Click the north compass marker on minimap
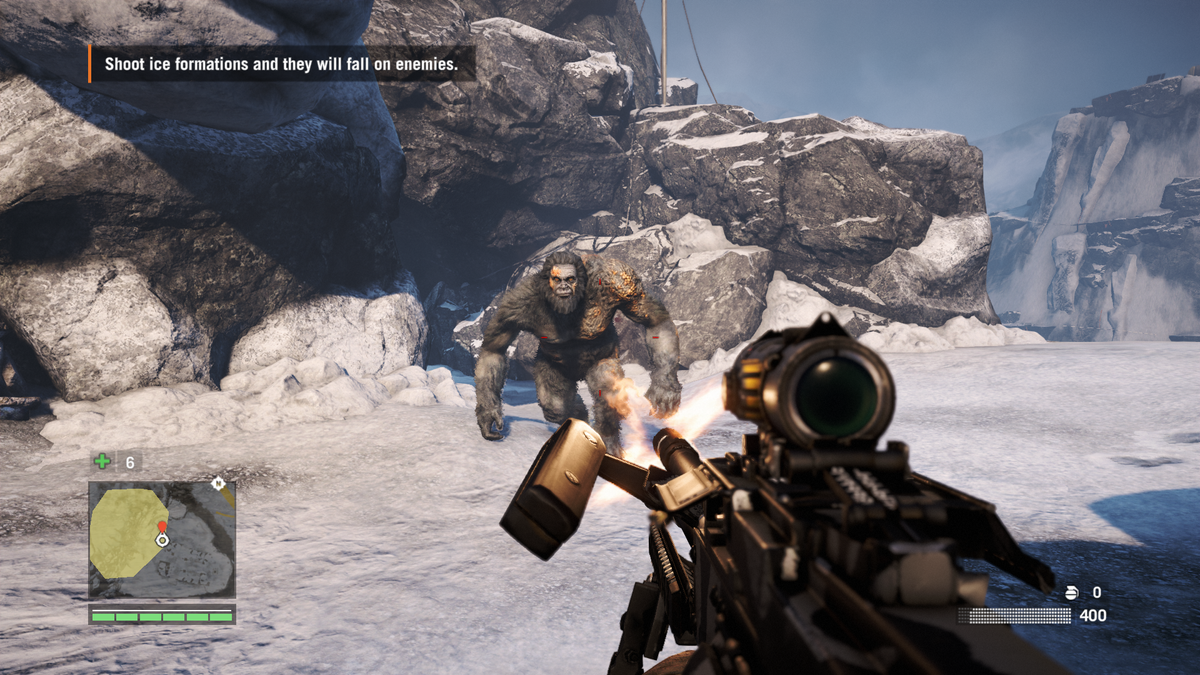The image size is (1200, 675). tap(217, 484)
